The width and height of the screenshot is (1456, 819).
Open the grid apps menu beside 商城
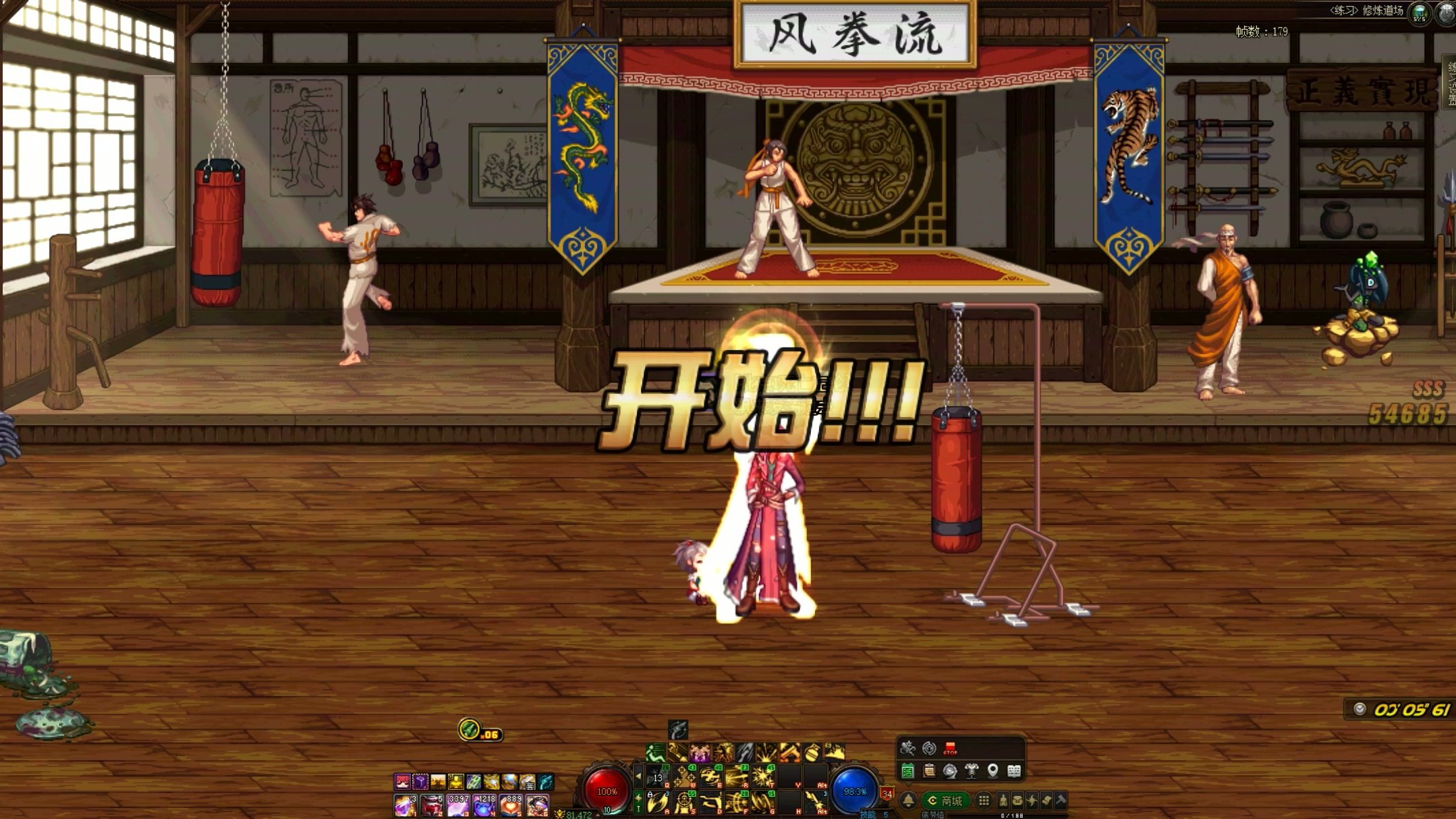tap(985, 801)
